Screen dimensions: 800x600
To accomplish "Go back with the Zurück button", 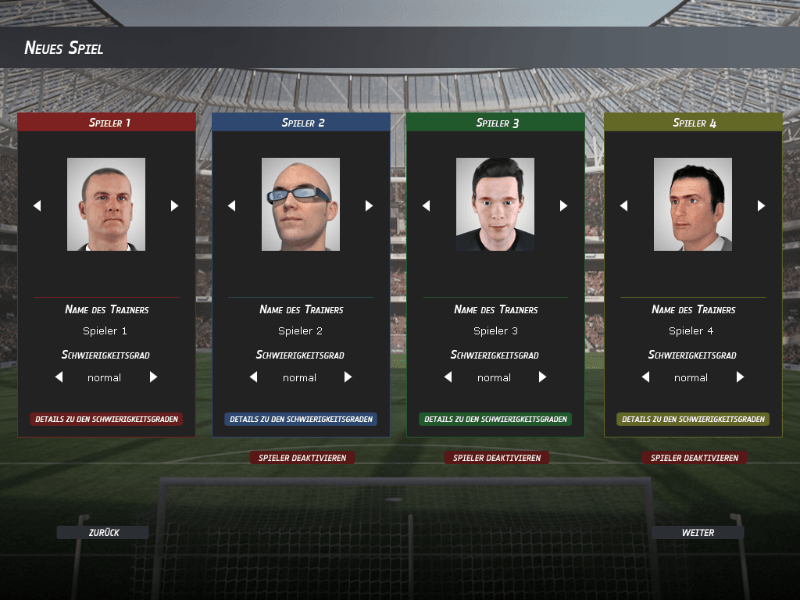I will [x=103, y=533].
